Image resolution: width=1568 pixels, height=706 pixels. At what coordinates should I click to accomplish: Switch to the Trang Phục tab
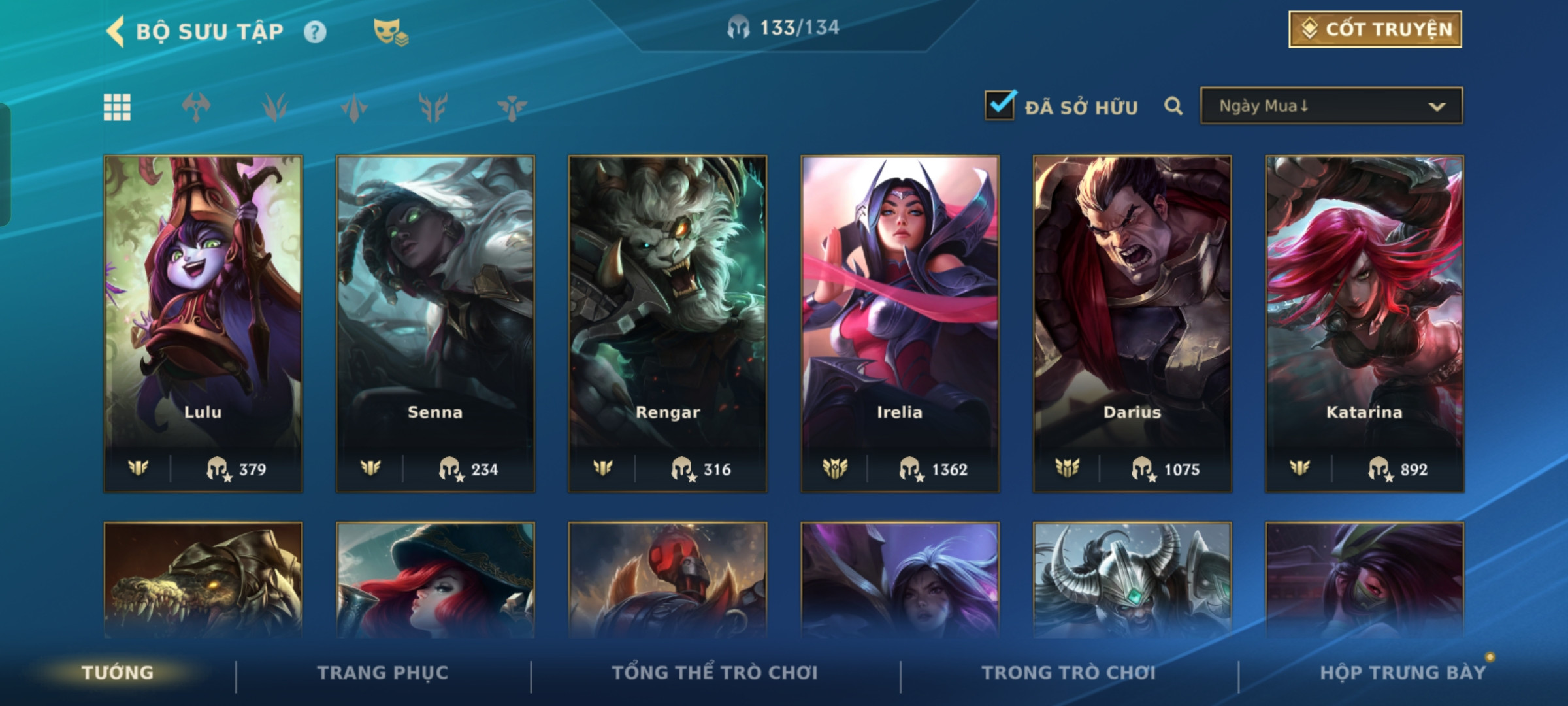(383, 673)
